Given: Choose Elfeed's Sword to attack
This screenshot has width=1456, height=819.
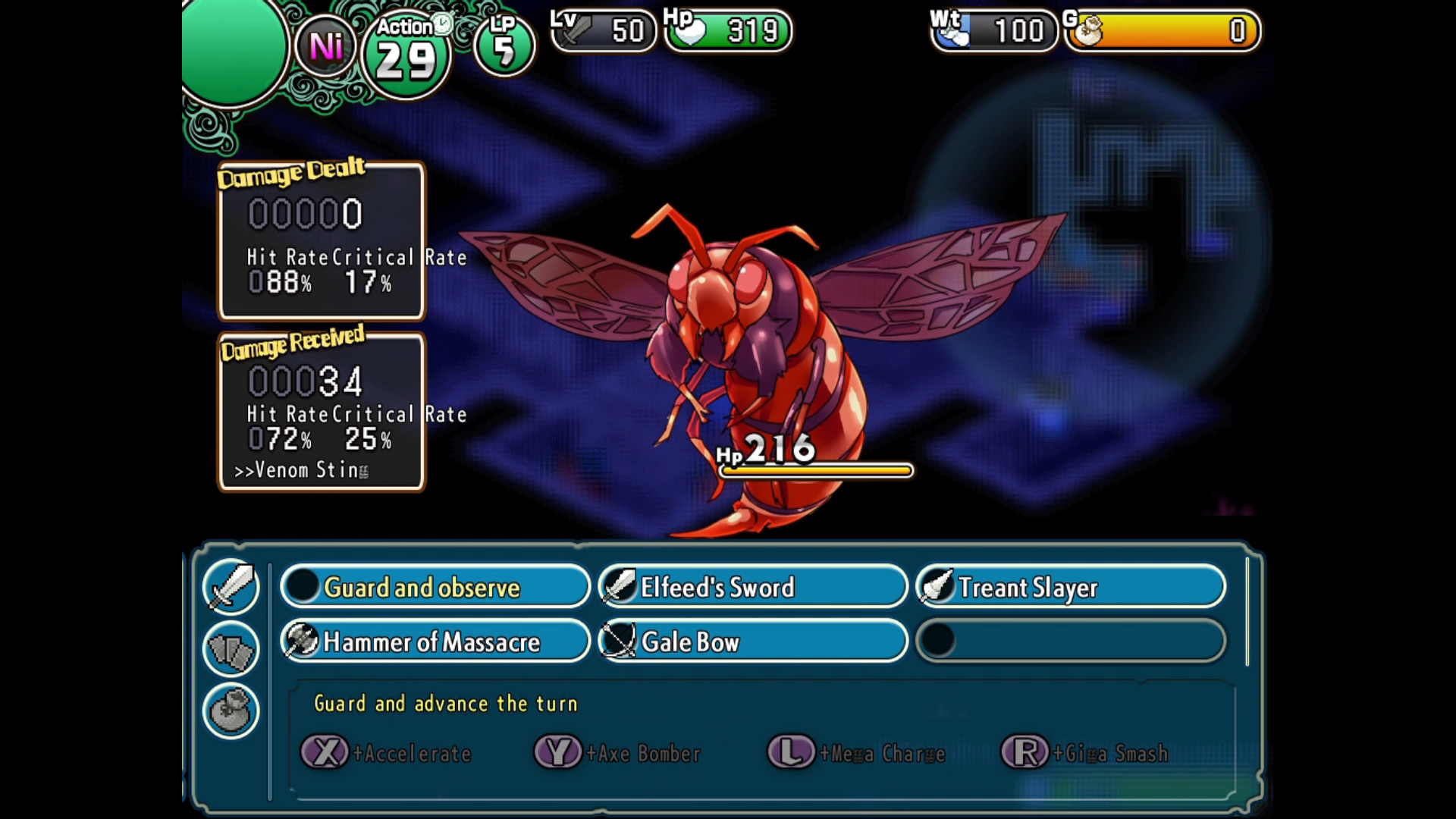Looking at the screenshot, I should tap(752, 587).
